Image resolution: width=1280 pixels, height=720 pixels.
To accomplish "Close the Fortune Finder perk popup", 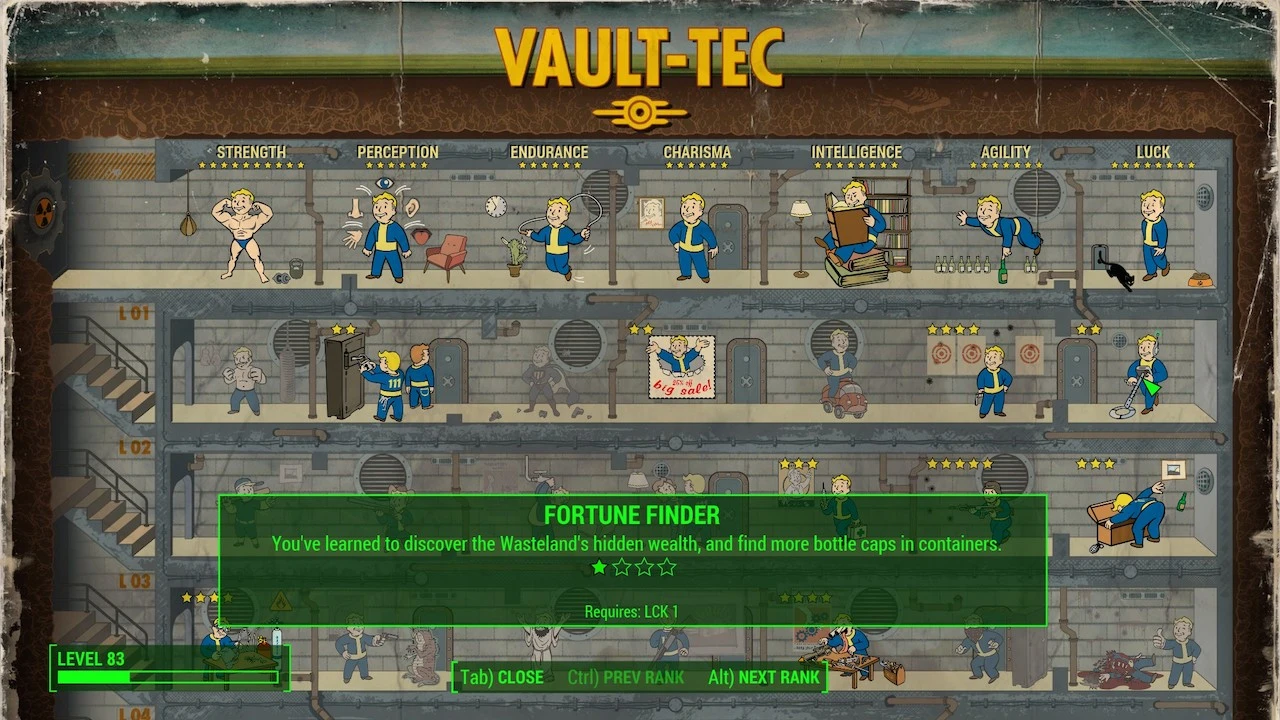I will (500, 677).
